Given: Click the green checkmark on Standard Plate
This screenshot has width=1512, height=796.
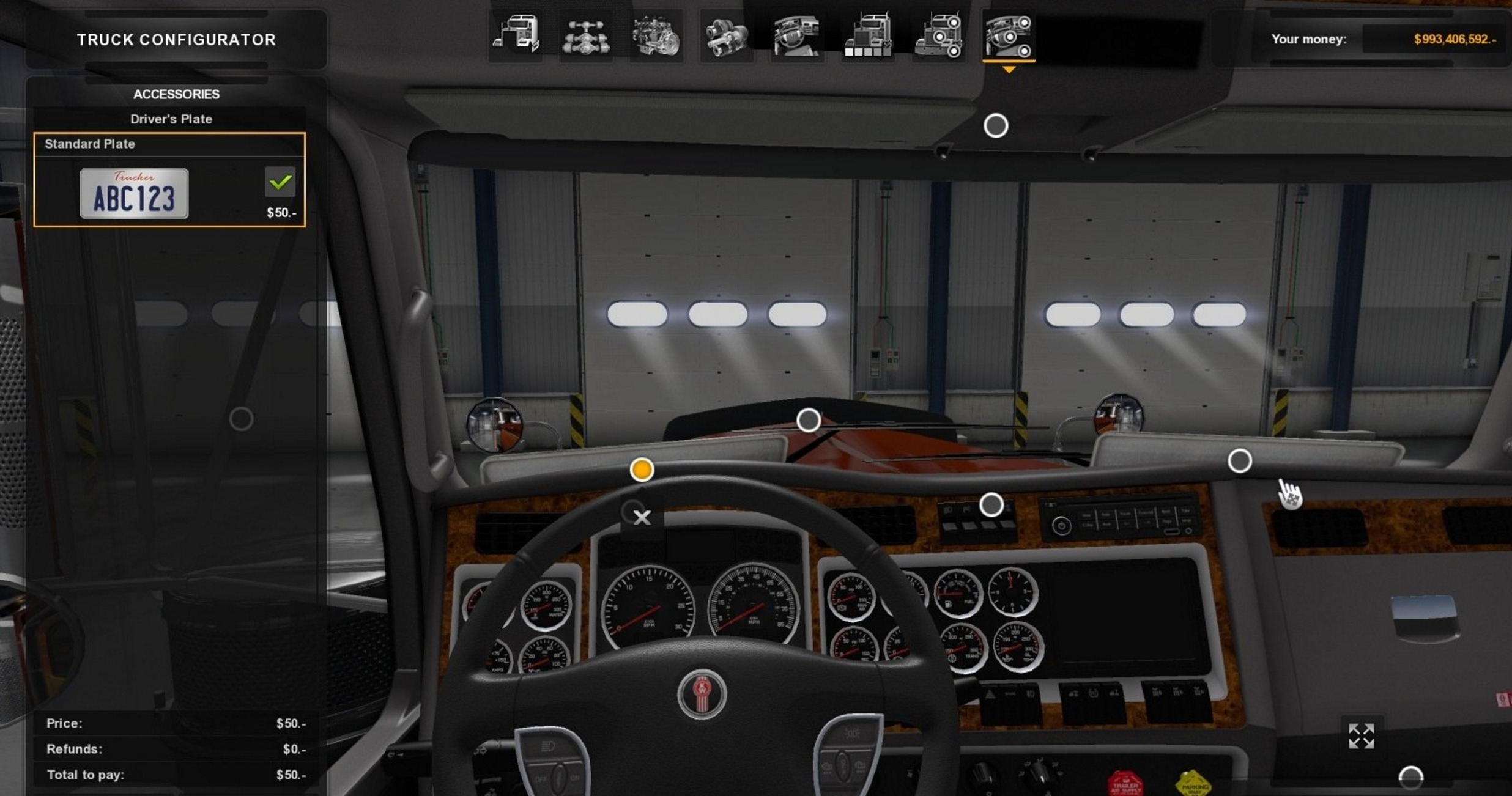Looking at the screenshot, I should (x=280, y=182).
